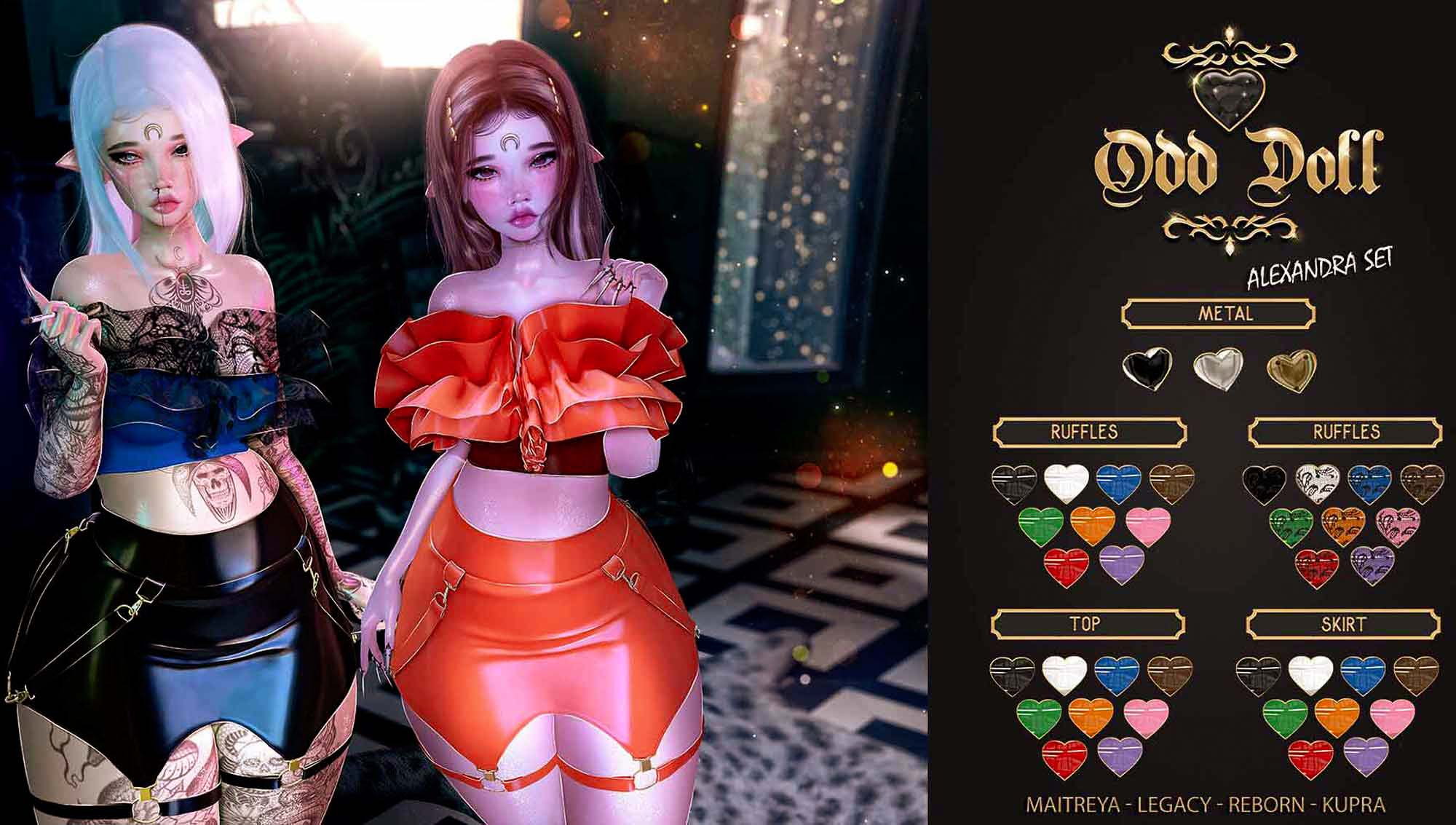Screen dimensions: 1456x825
Task: Select the brown Skirt color heart
Action: 1416,675
